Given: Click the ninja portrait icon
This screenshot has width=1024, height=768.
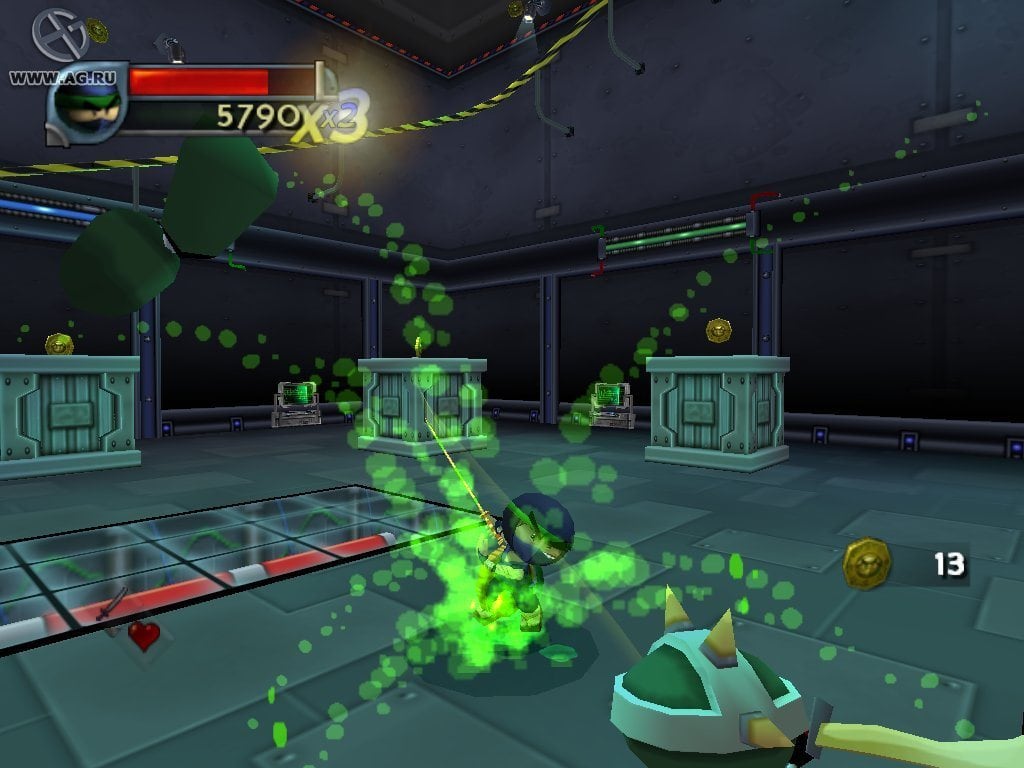Looking at the screenshot, I should 87,103.
